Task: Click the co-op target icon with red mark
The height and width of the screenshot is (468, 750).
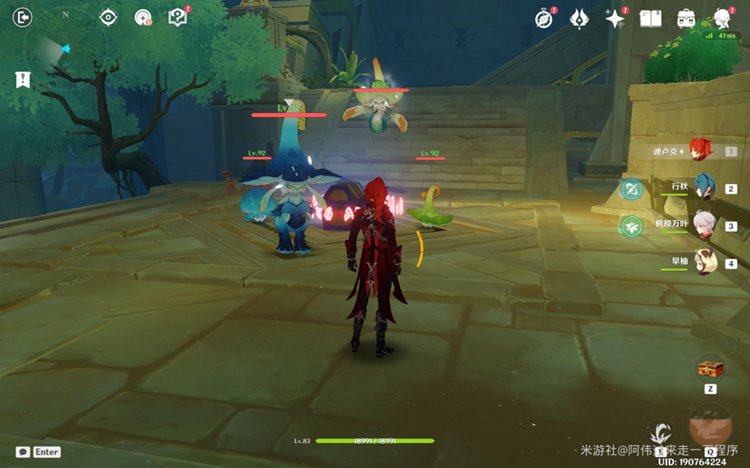Action: click(x=143, y=17)
